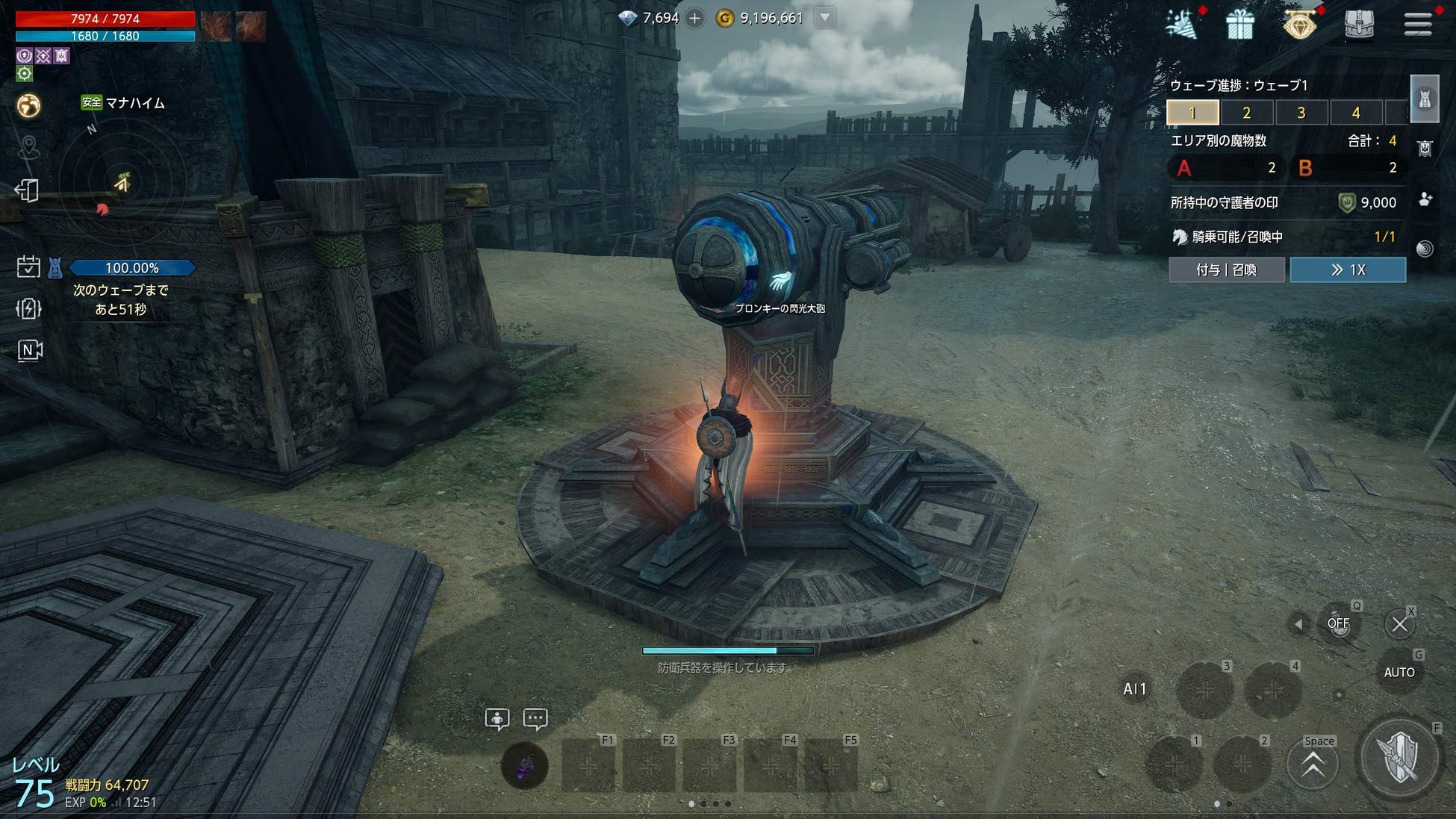Open the diamond shop icon
This screenshot has width=1456, height=819.
pyautogui.click(x=1300, y=25)
